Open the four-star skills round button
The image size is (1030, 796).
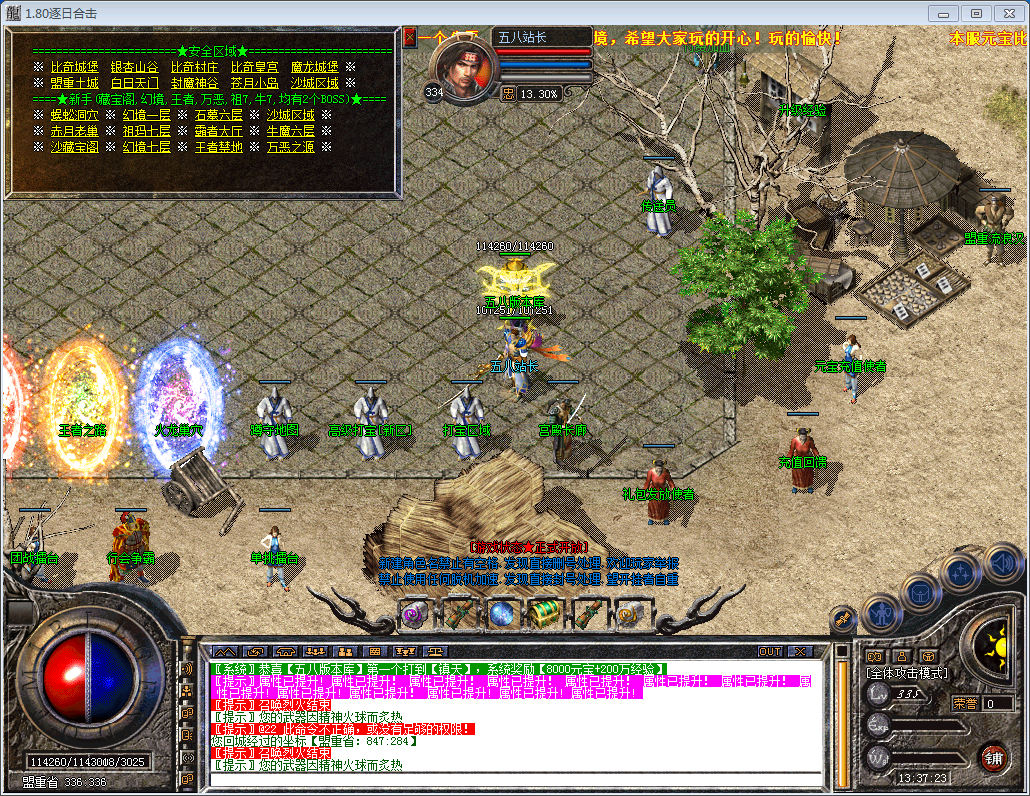coord(962,574)
